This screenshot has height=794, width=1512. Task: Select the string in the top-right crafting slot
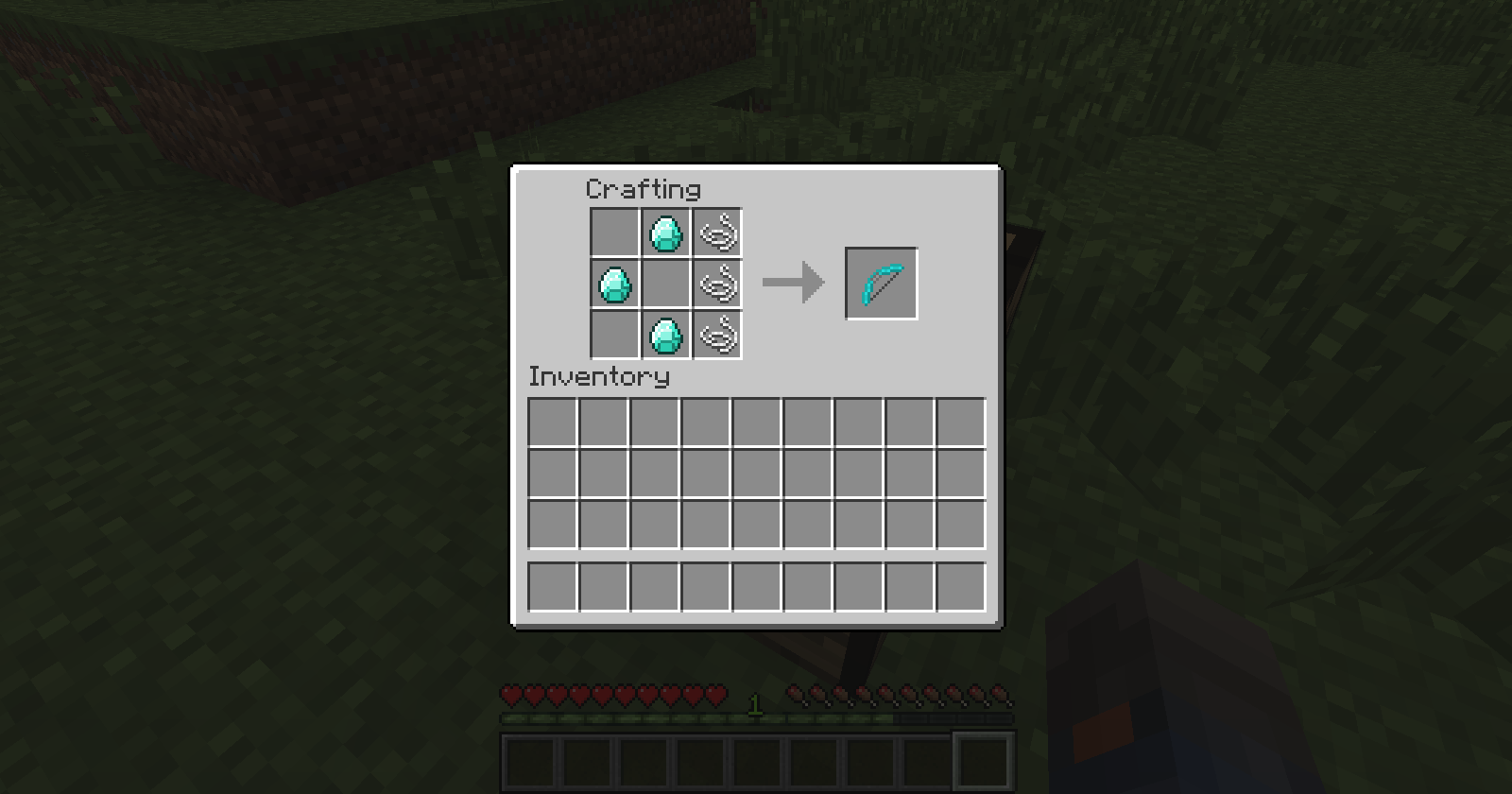click(x=718, y=233)
